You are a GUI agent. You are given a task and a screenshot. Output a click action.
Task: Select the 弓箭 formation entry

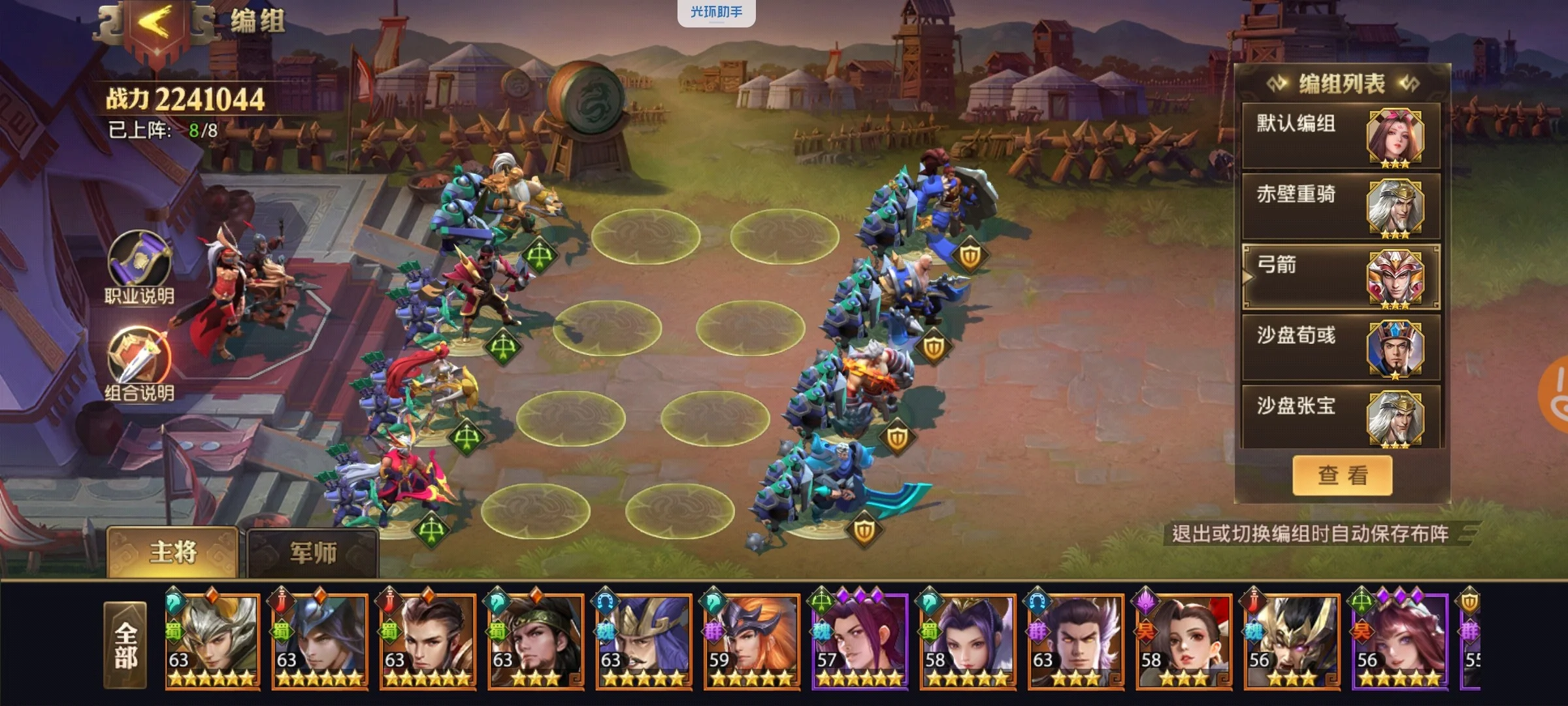1339,277
